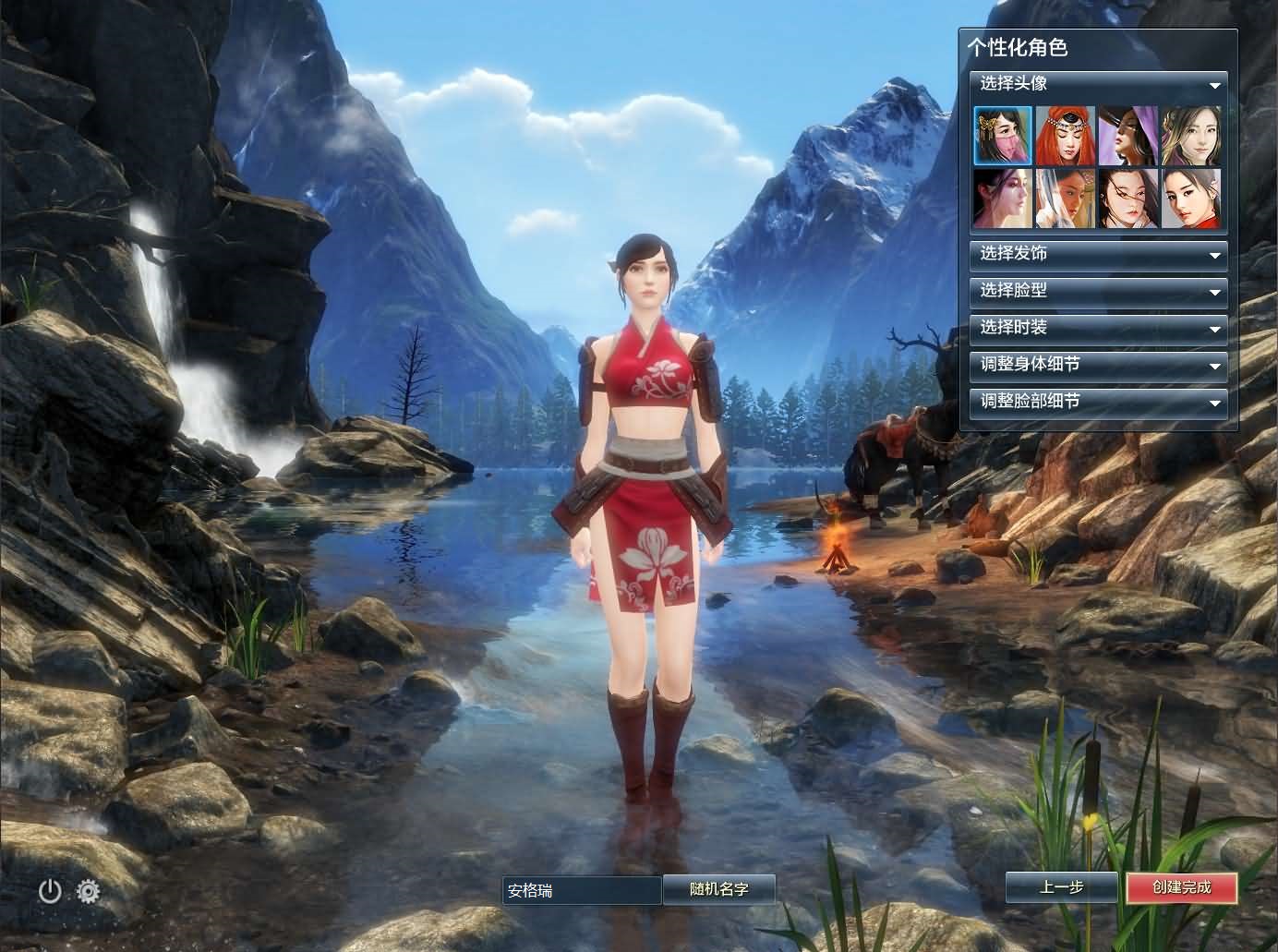Select the avatar with blonde-streaked hair
The width and height of the screenshot is (1278, 952).
pos(1190,136)
